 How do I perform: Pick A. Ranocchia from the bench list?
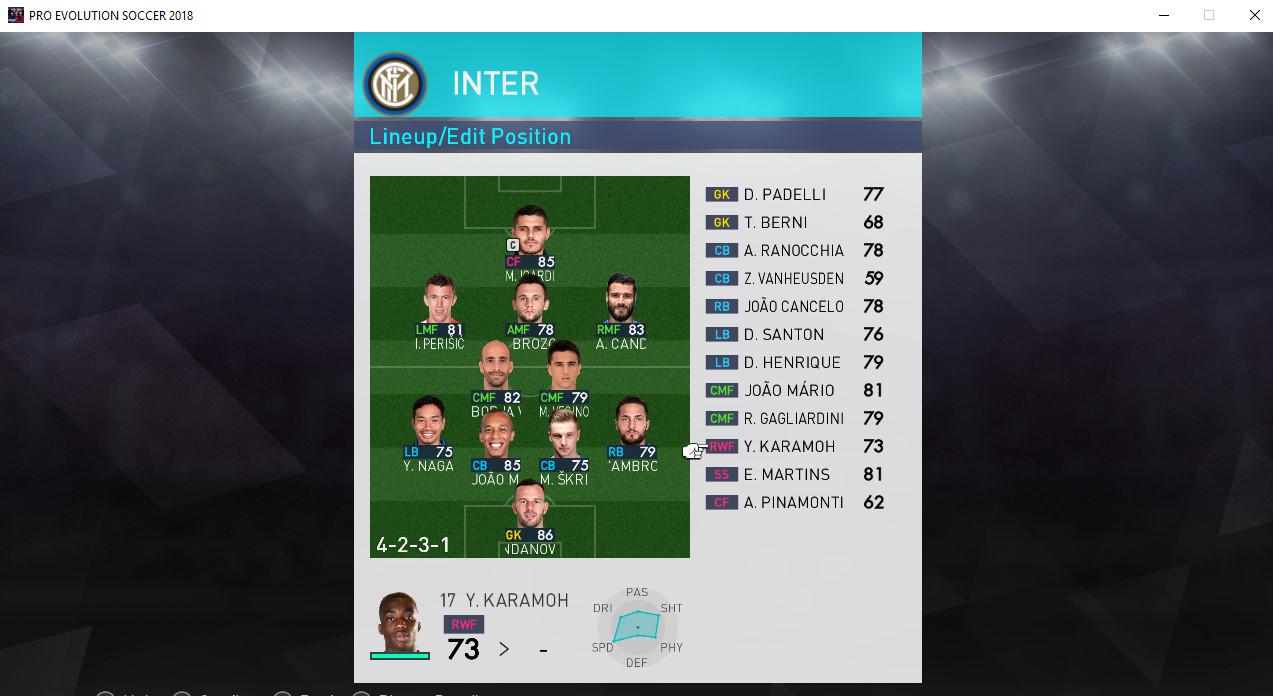pyautogui.click(x=794, y=251)
